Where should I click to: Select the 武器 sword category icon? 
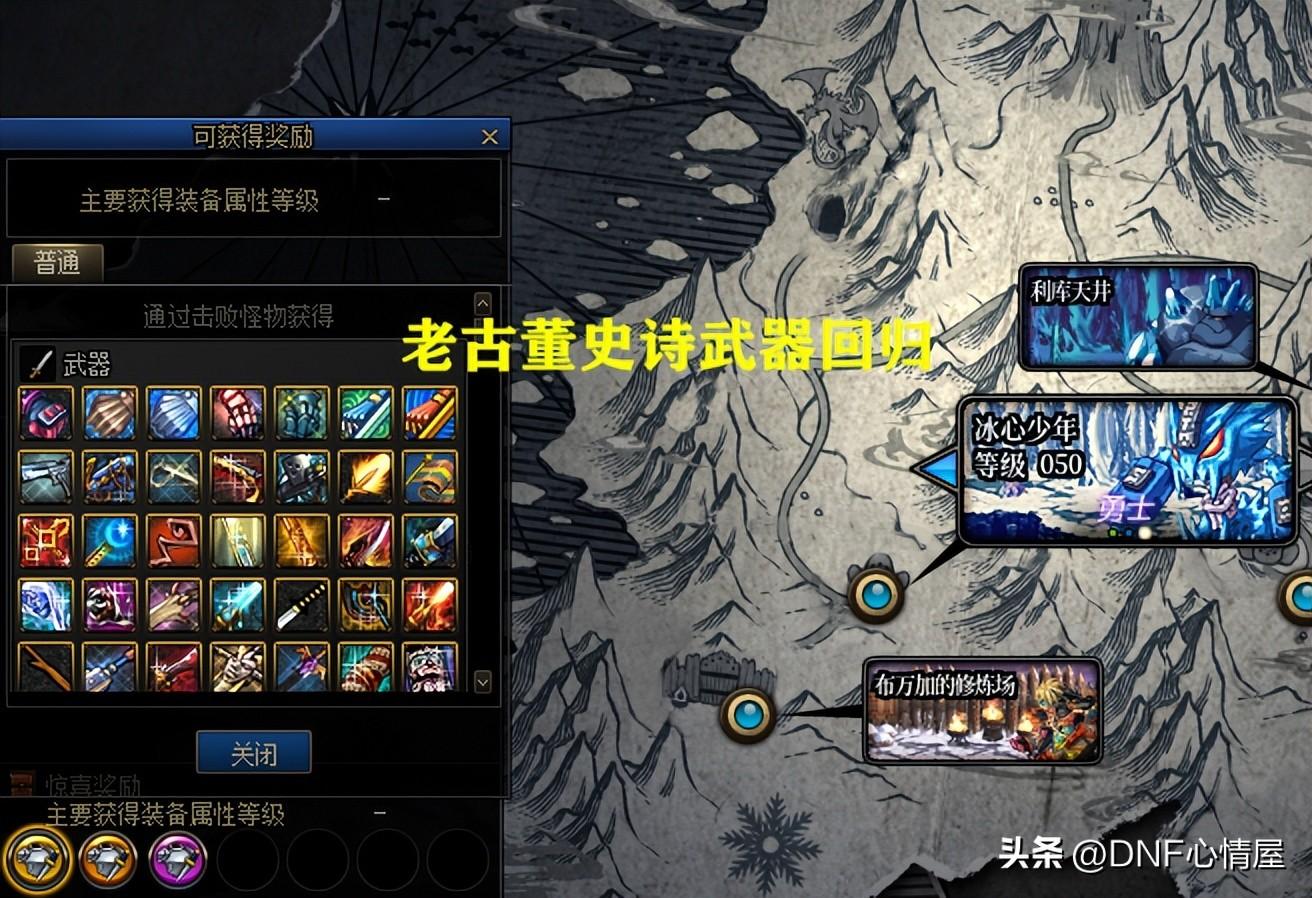(x=36, y=363)
